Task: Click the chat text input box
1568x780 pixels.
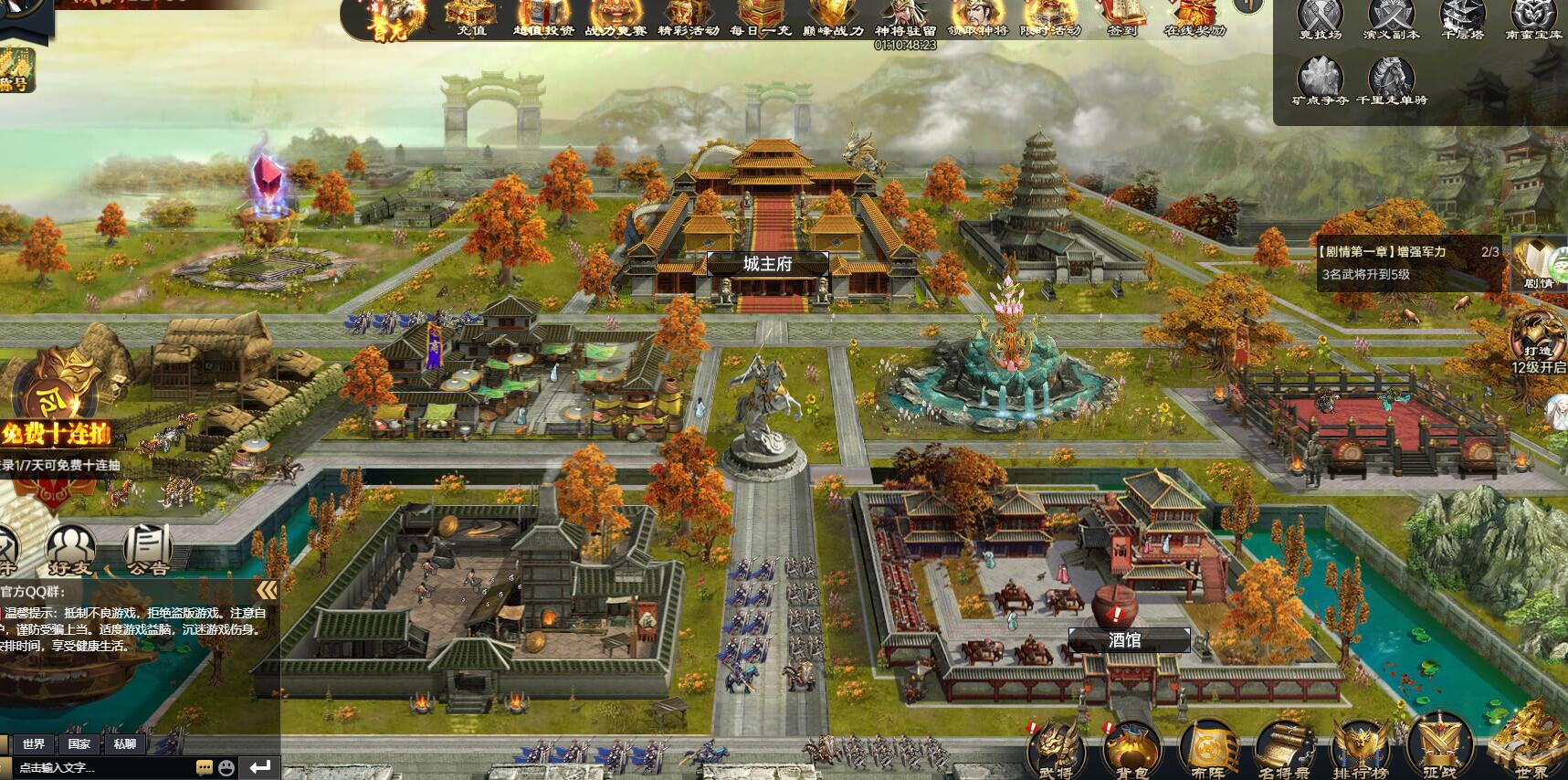Action: click(x=100, y=767)
